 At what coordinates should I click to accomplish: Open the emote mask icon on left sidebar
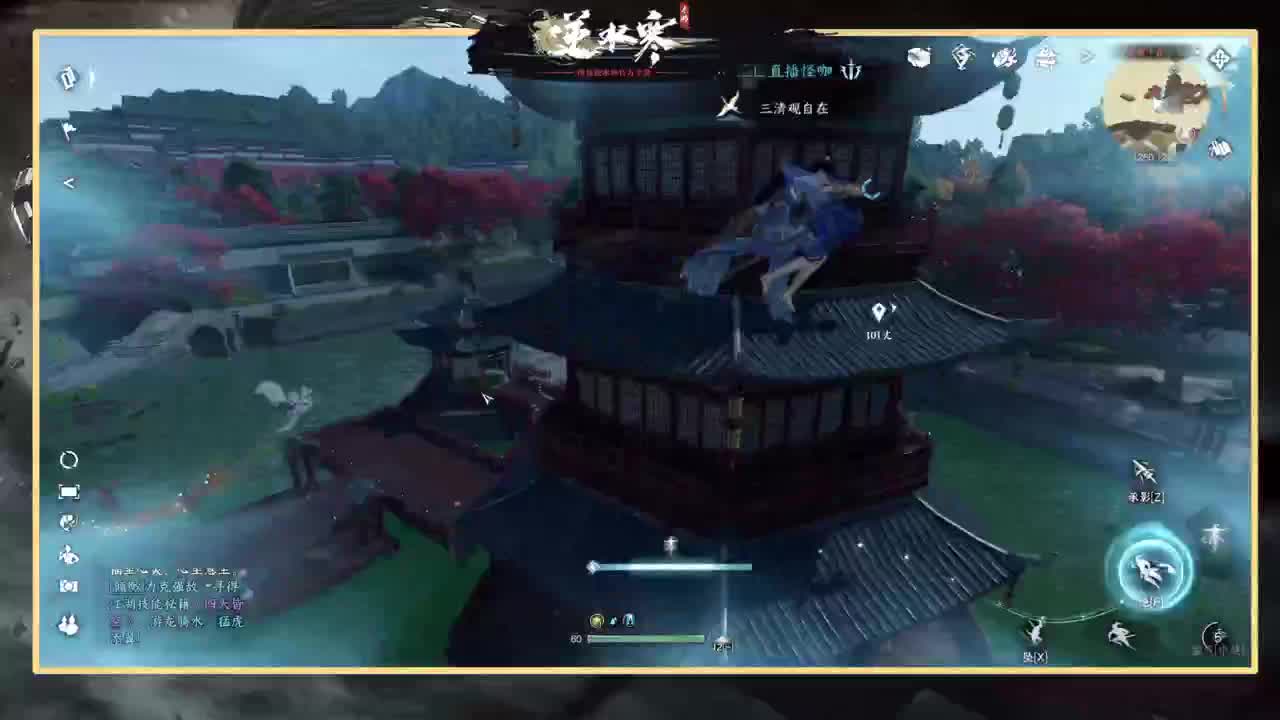click(68, 520)
